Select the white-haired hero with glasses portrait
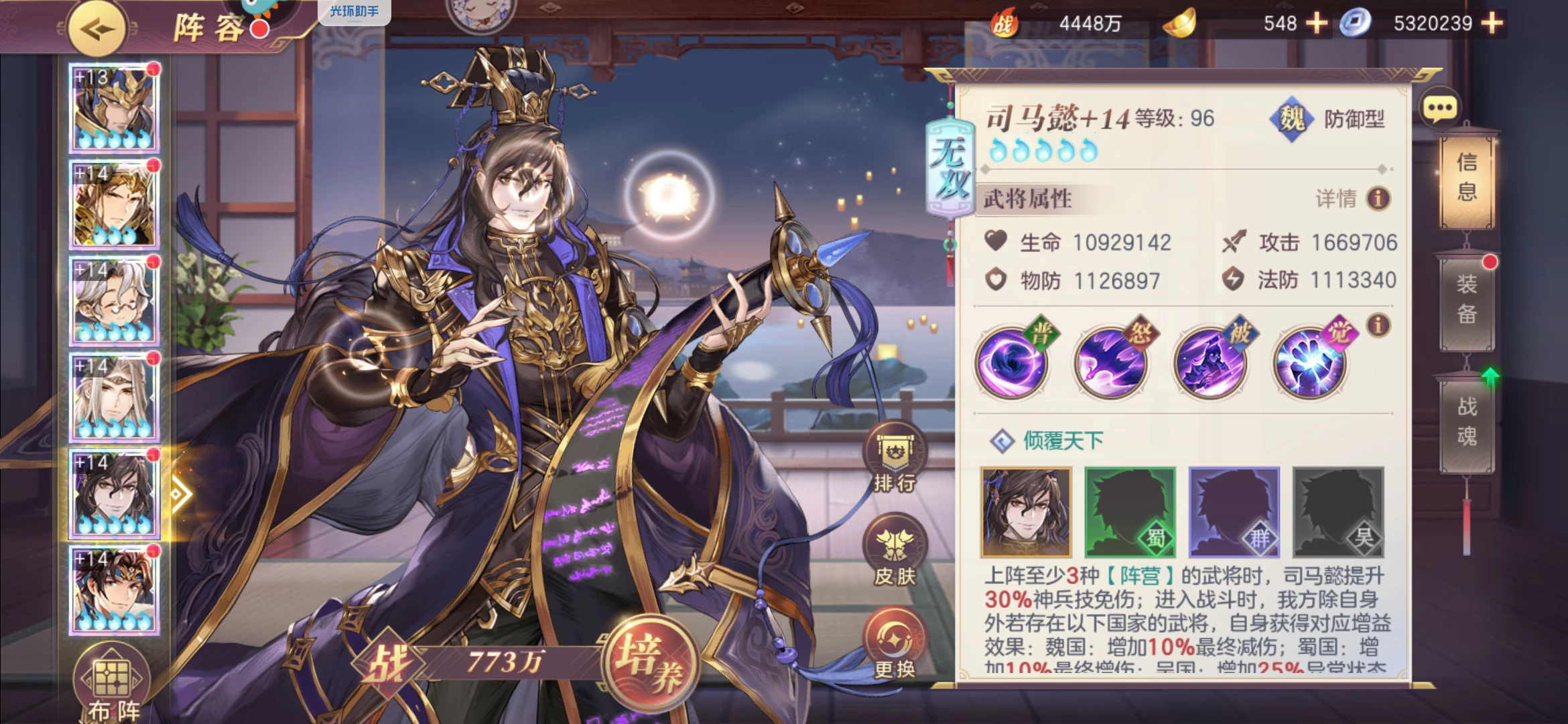The image size is (1568, 724). 115,301
